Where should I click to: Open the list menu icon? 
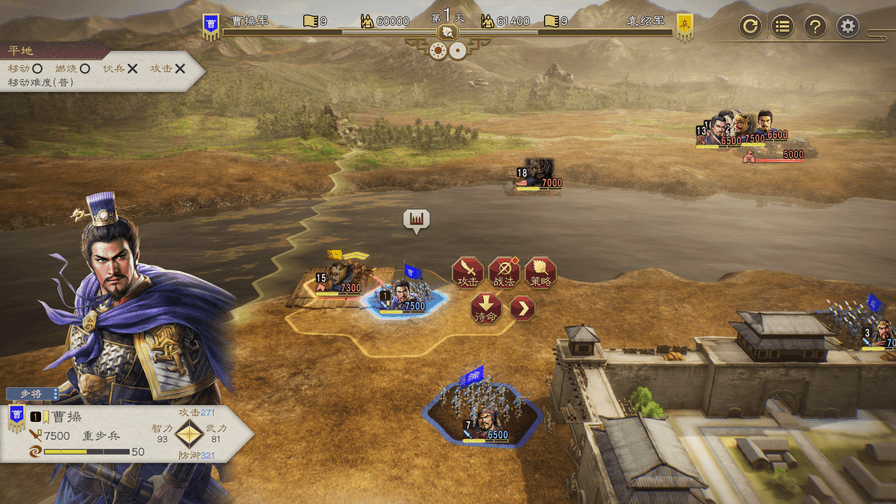coord(783,26)
